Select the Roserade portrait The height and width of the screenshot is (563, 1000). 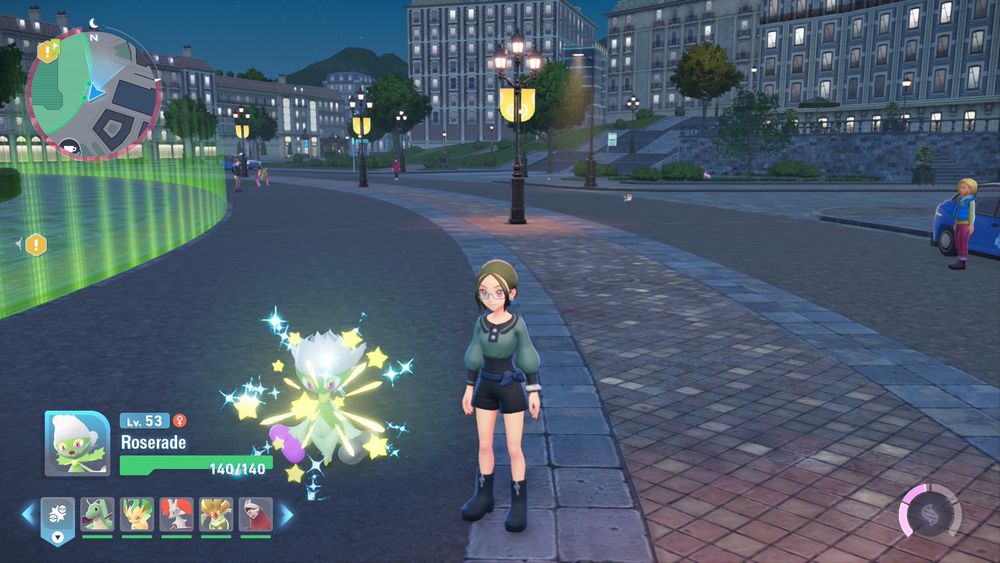(x=77, y=444)
